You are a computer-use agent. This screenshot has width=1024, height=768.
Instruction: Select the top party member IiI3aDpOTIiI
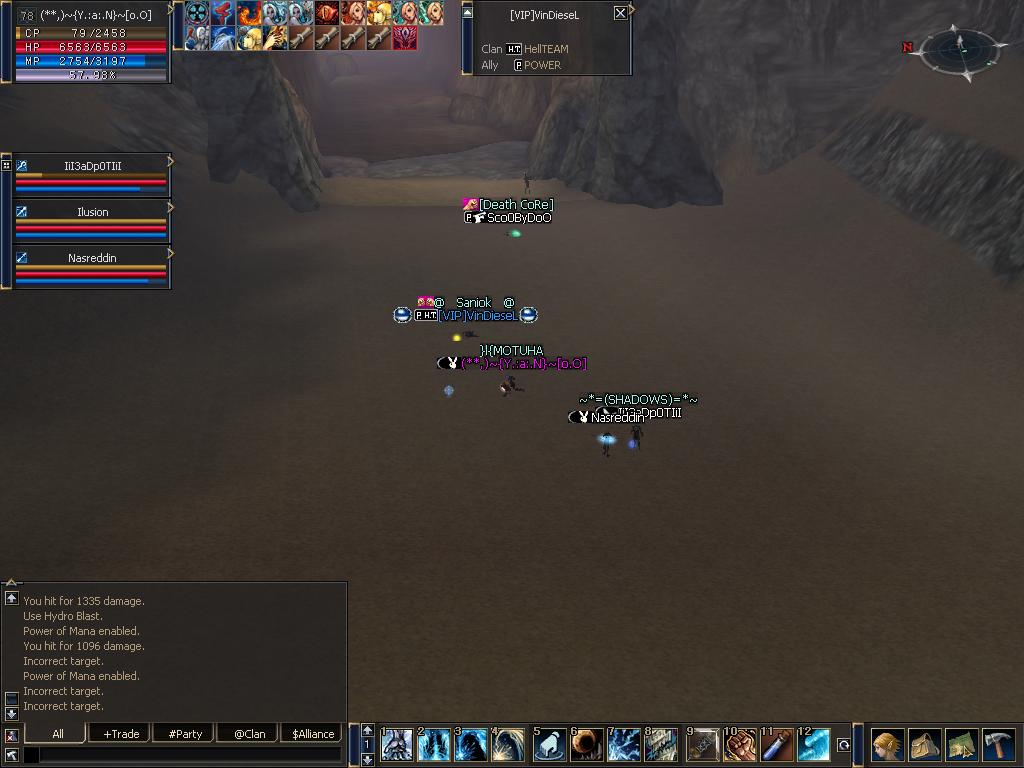click(92, 166)
